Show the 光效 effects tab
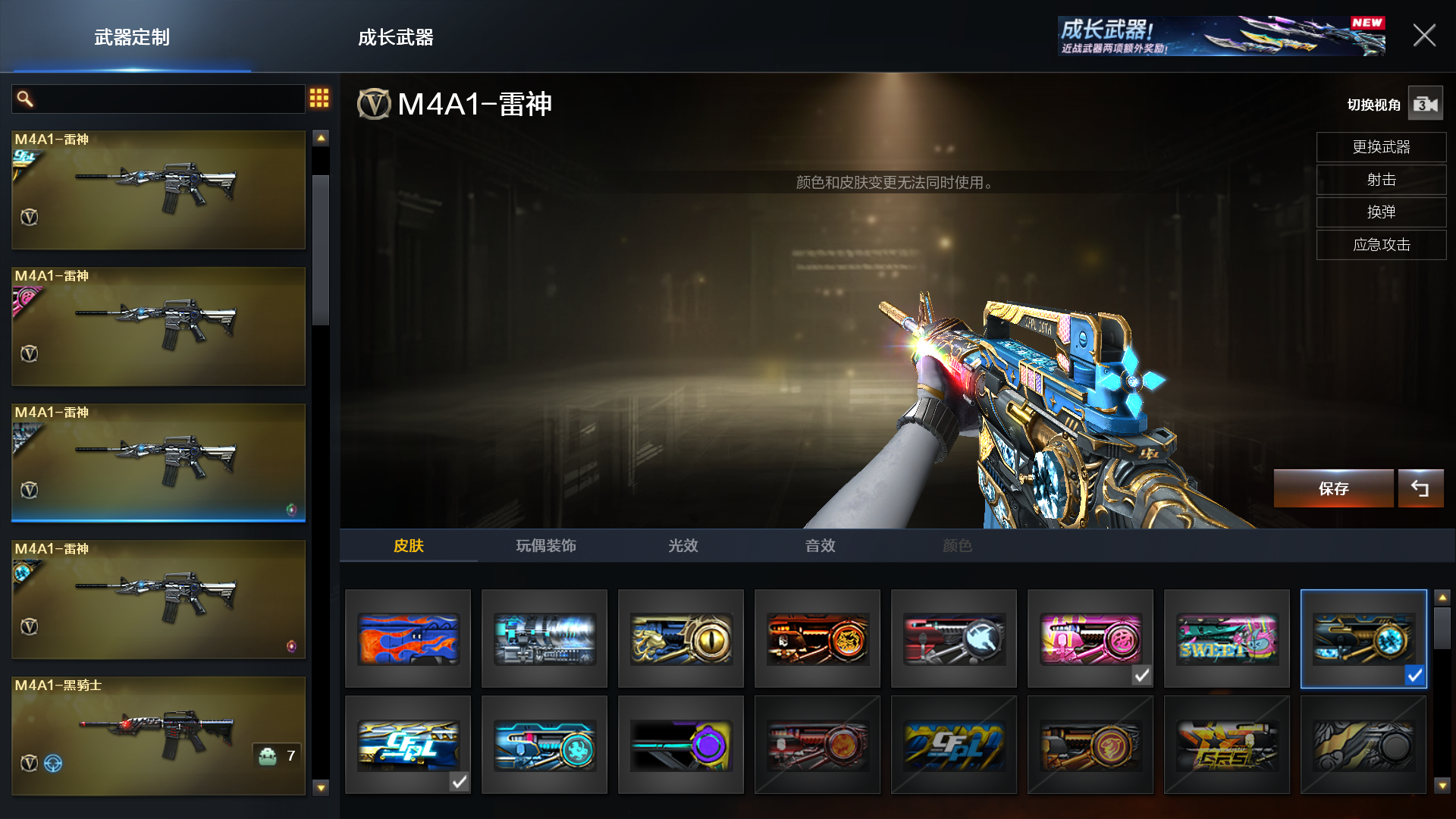Image resolution: width=1456 pixels, height=819 pixels. coord(682,545)
